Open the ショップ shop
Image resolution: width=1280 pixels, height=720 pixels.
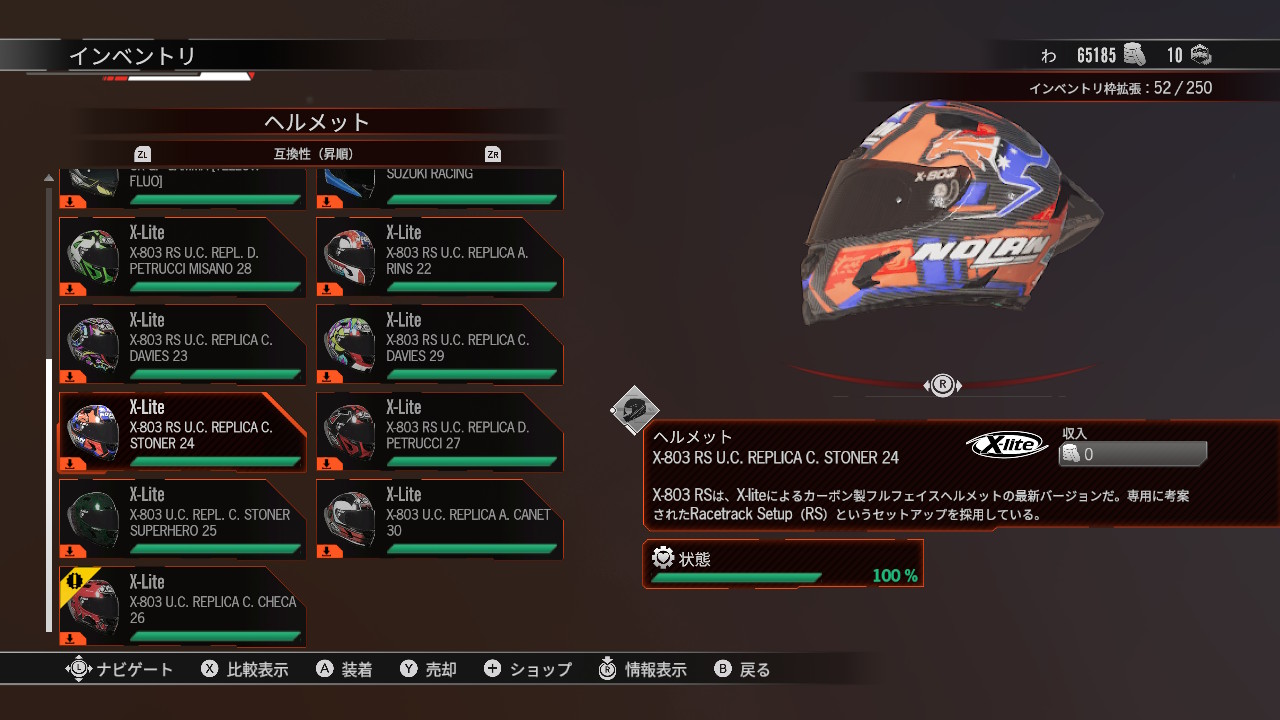(x=528, y=670)
